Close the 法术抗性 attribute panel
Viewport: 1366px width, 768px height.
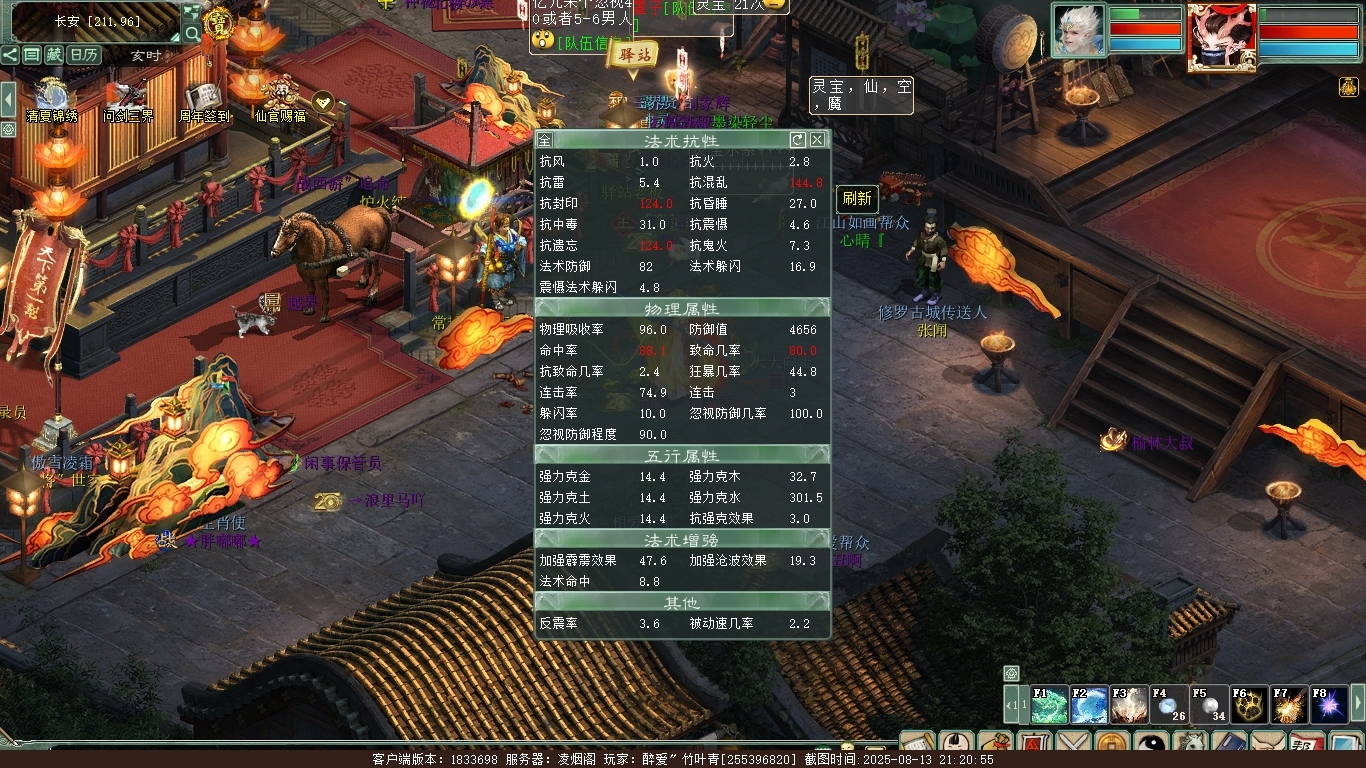(x=818, y=140)
